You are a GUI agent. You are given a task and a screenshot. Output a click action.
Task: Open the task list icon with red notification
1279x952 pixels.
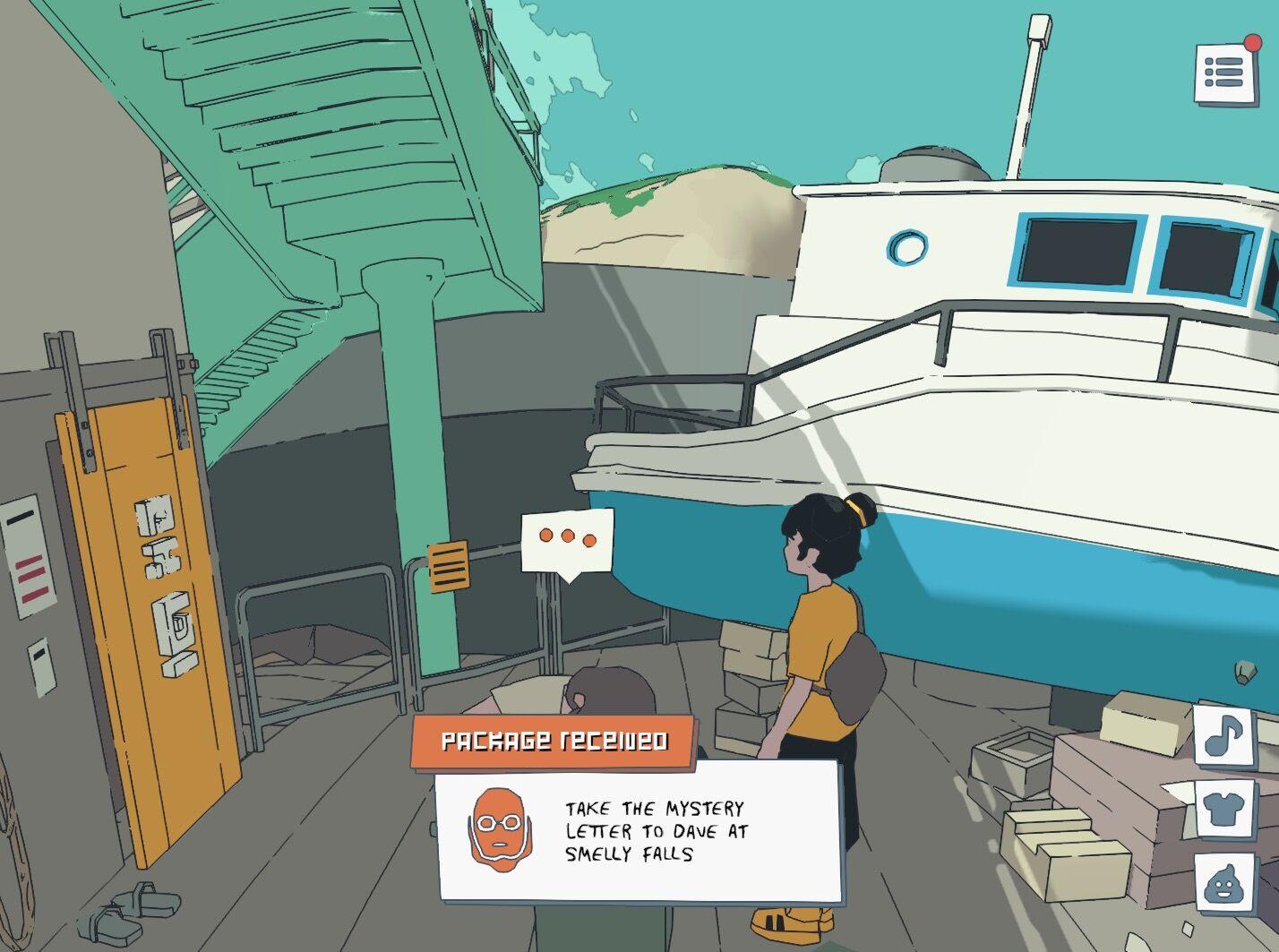[1226, 73]
